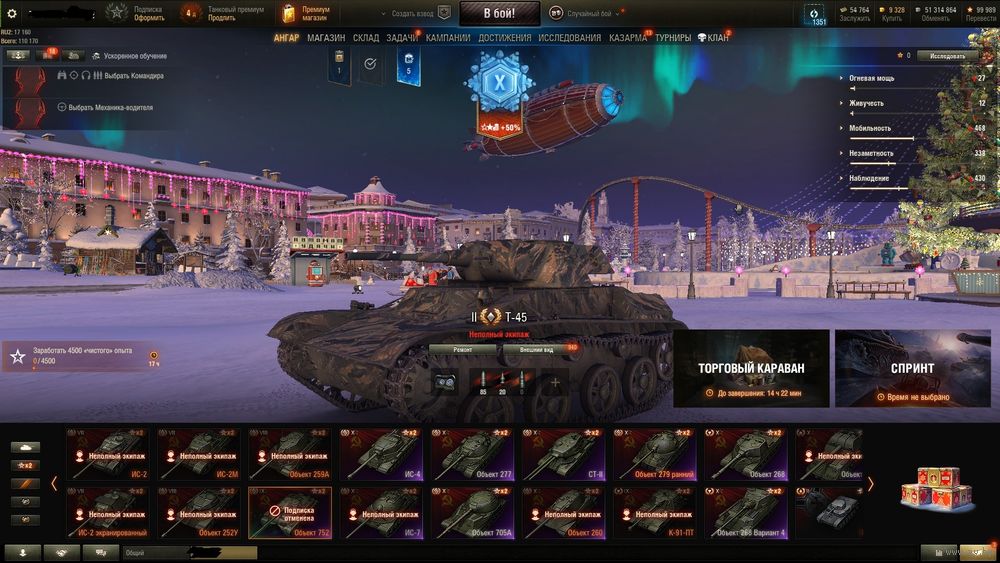Go to the КАМПАНИИ tab
Screen dimensions: 1000x563
pyautogui.click(x=448, y=38)
